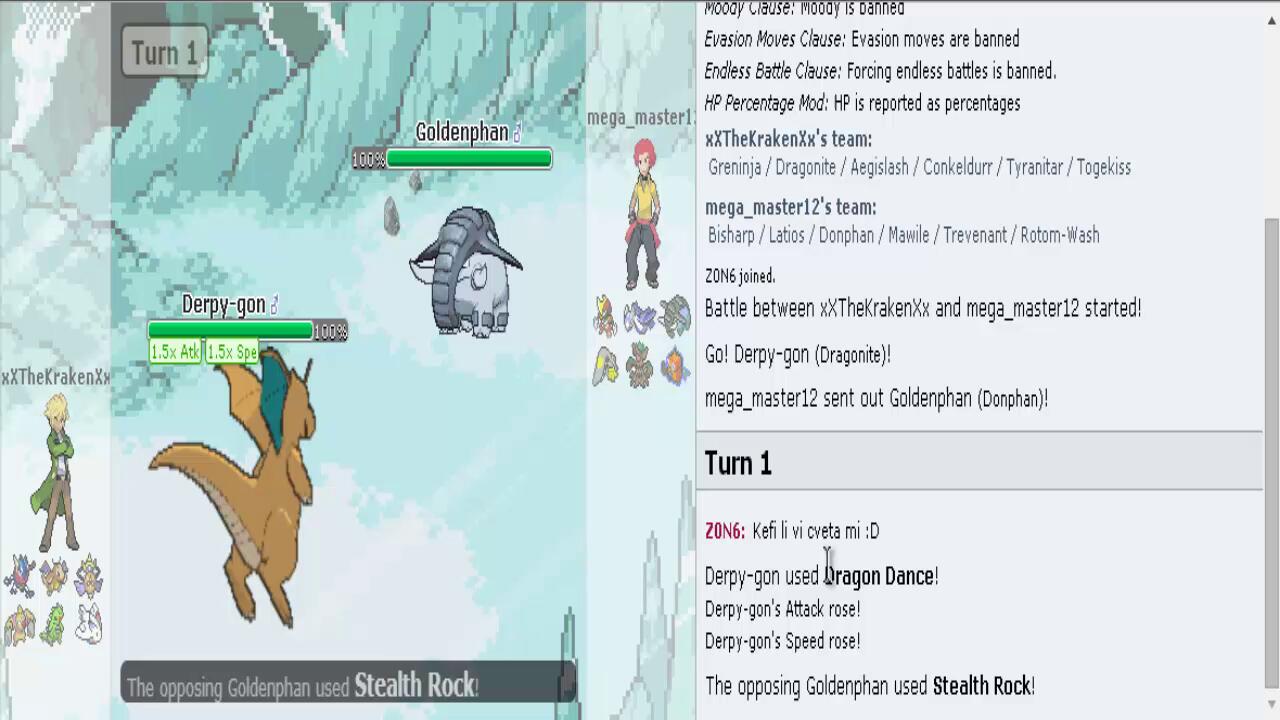Click the battle log scrollbar thumb
This screenshot has height=720, width=1280.
click(1271, 450)
